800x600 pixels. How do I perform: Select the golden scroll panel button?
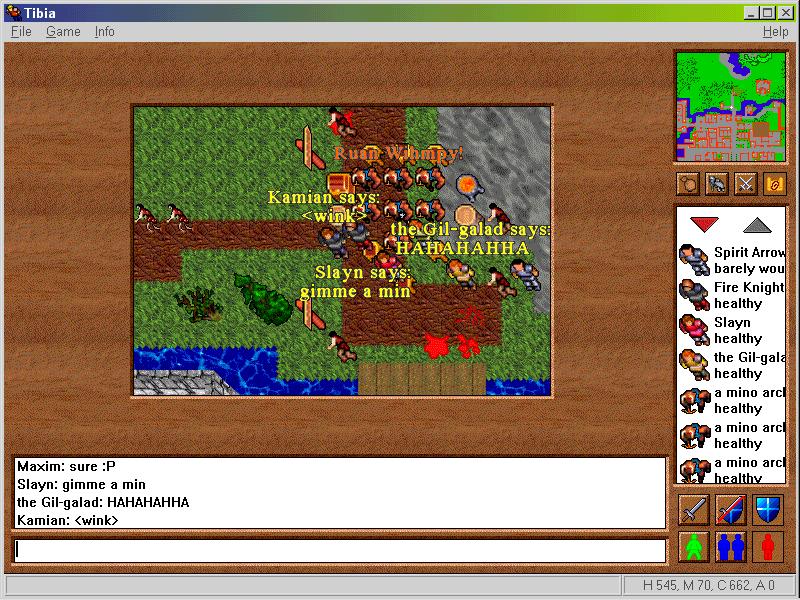775,184
